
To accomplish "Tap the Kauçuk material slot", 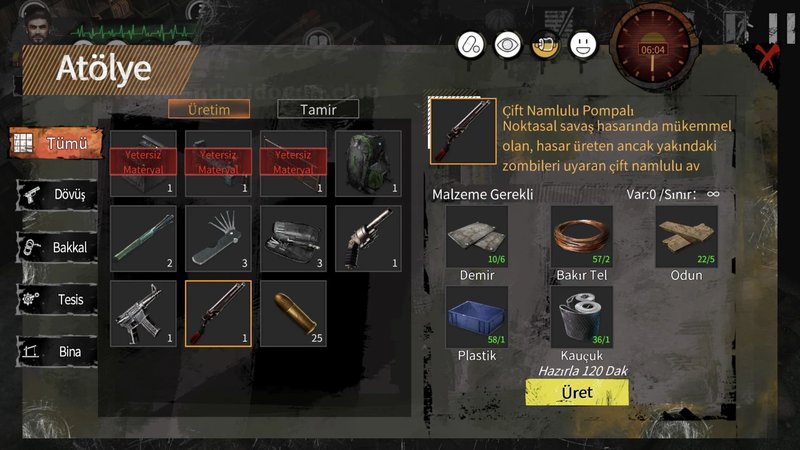I will click(x=581, y=318).
